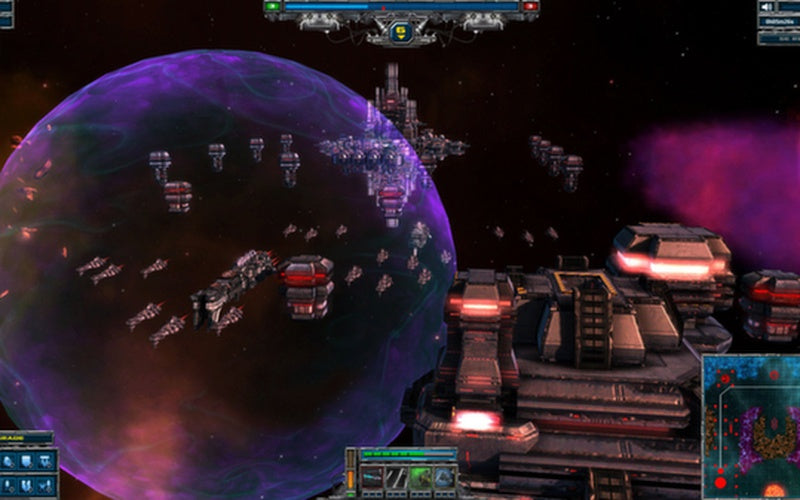Screen dimensions: 800x500
Task: Open the yellow emblem button under the top bar
Action: [x=401, y=31]
